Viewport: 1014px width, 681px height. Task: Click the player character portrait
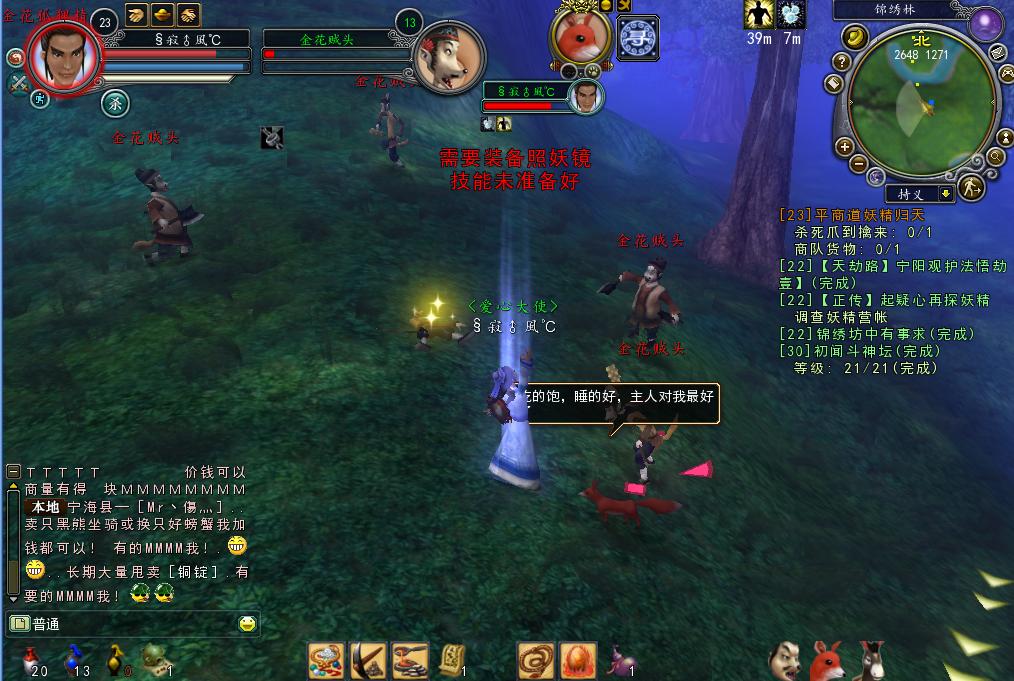click(x=64, y=57)
